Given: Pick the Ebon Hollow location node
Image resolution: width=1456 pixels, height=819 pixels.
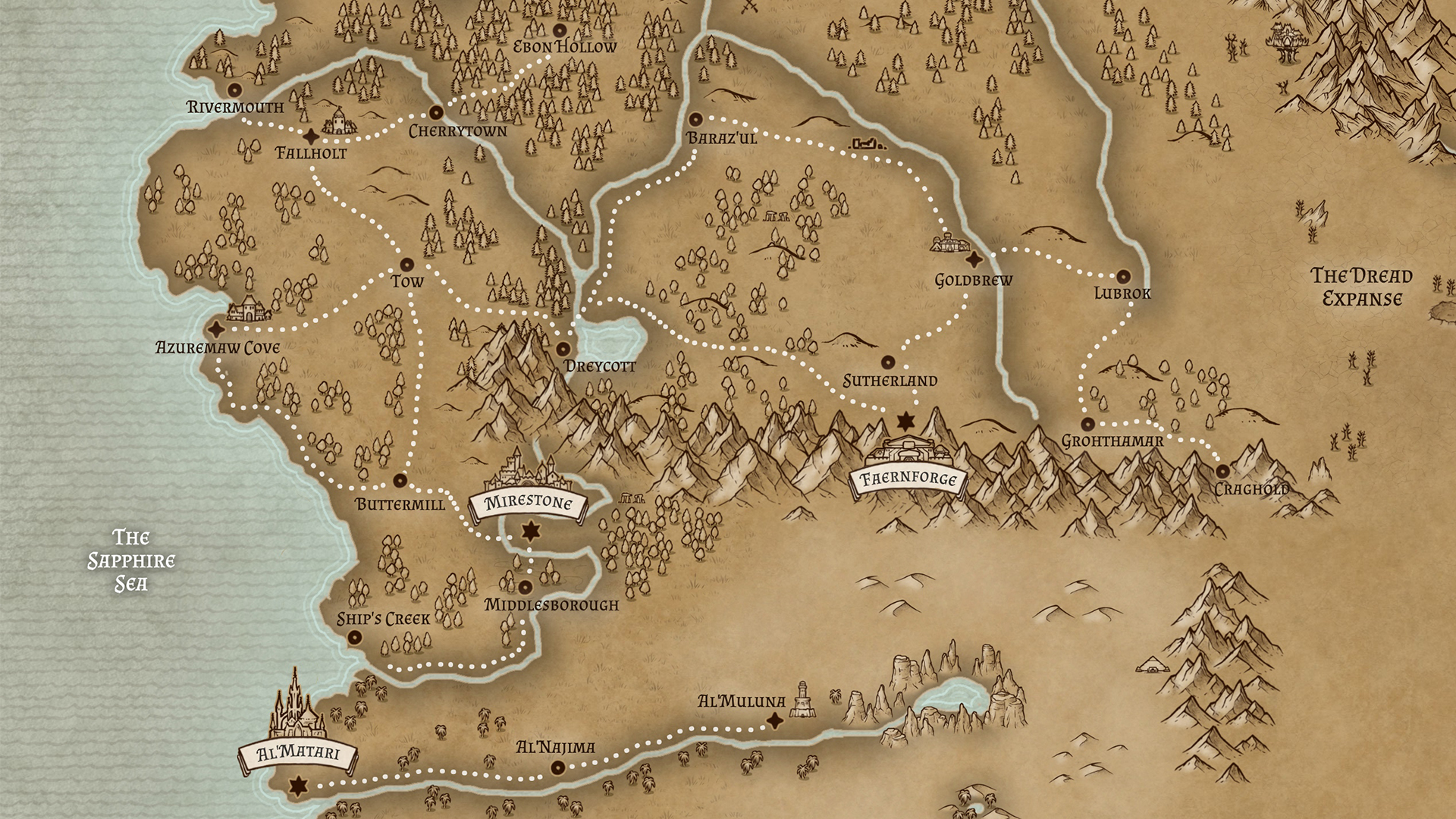Looking at the screenshot, I should (560, 30).
